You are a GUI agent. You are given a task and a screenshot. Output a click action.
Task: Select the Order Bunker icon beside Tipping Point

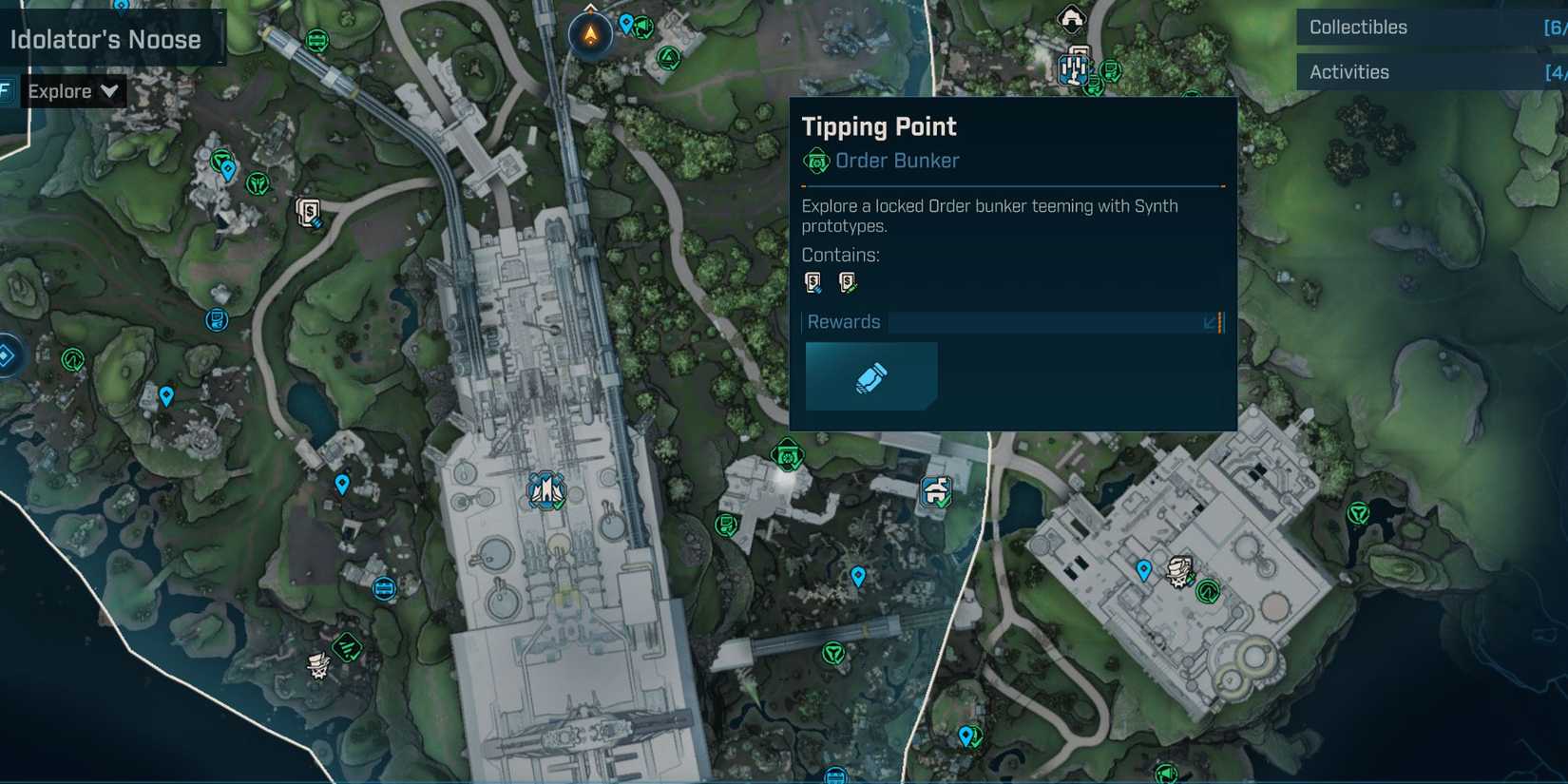click(x=815, y=161)
